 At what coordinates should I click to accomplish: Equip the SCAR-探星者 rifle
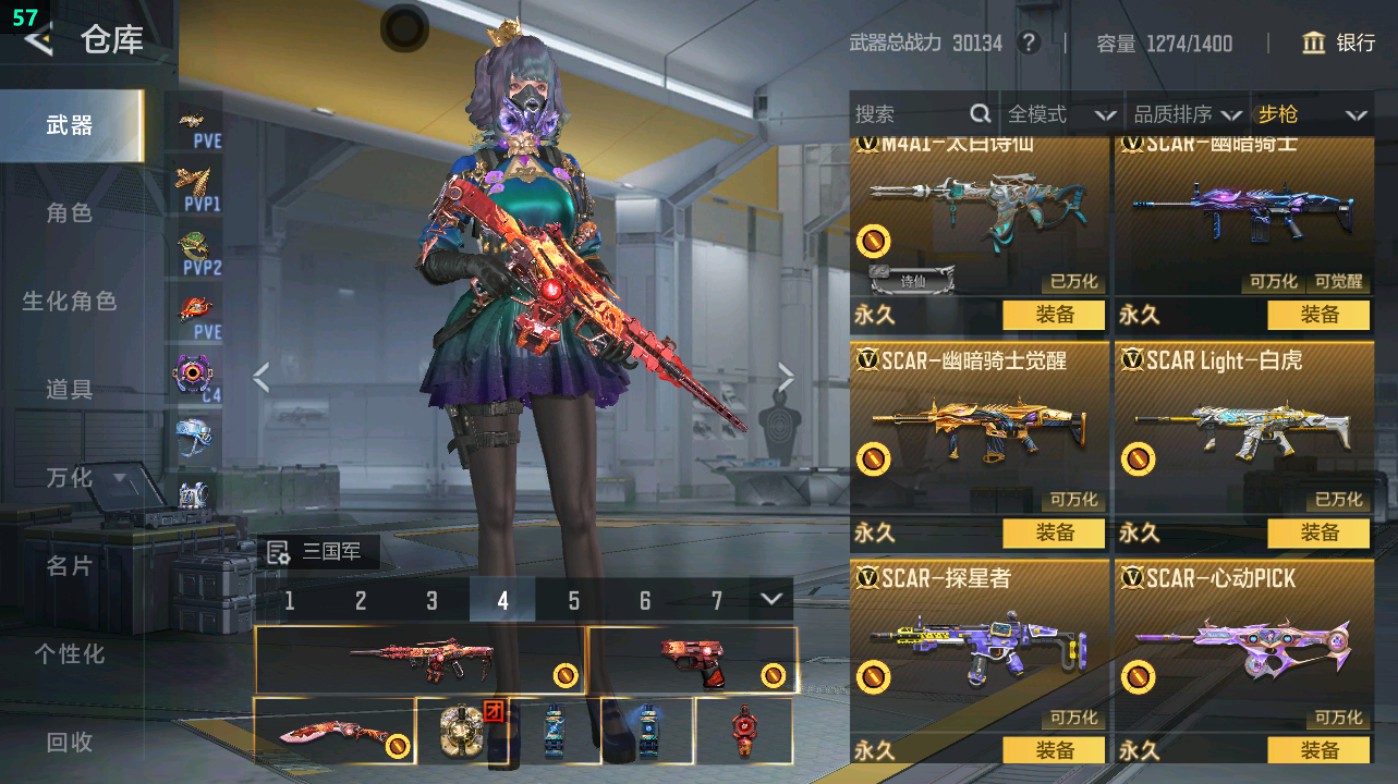(1054, 750)
